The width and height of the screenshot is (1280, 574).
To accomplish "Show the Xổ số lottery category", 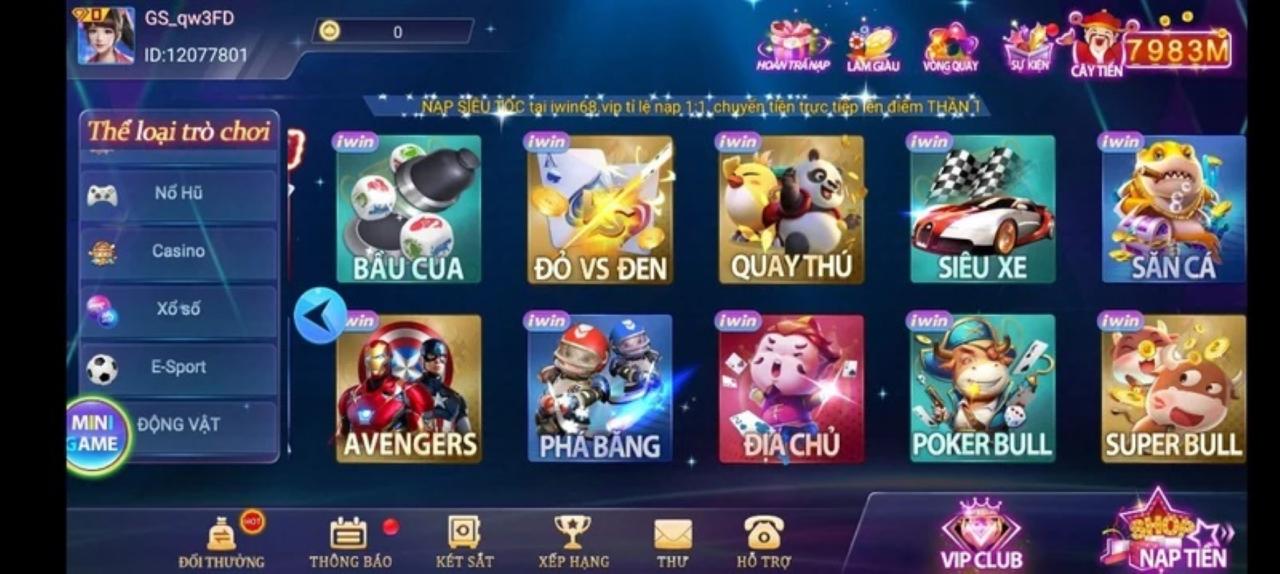I will click(178, 310).
